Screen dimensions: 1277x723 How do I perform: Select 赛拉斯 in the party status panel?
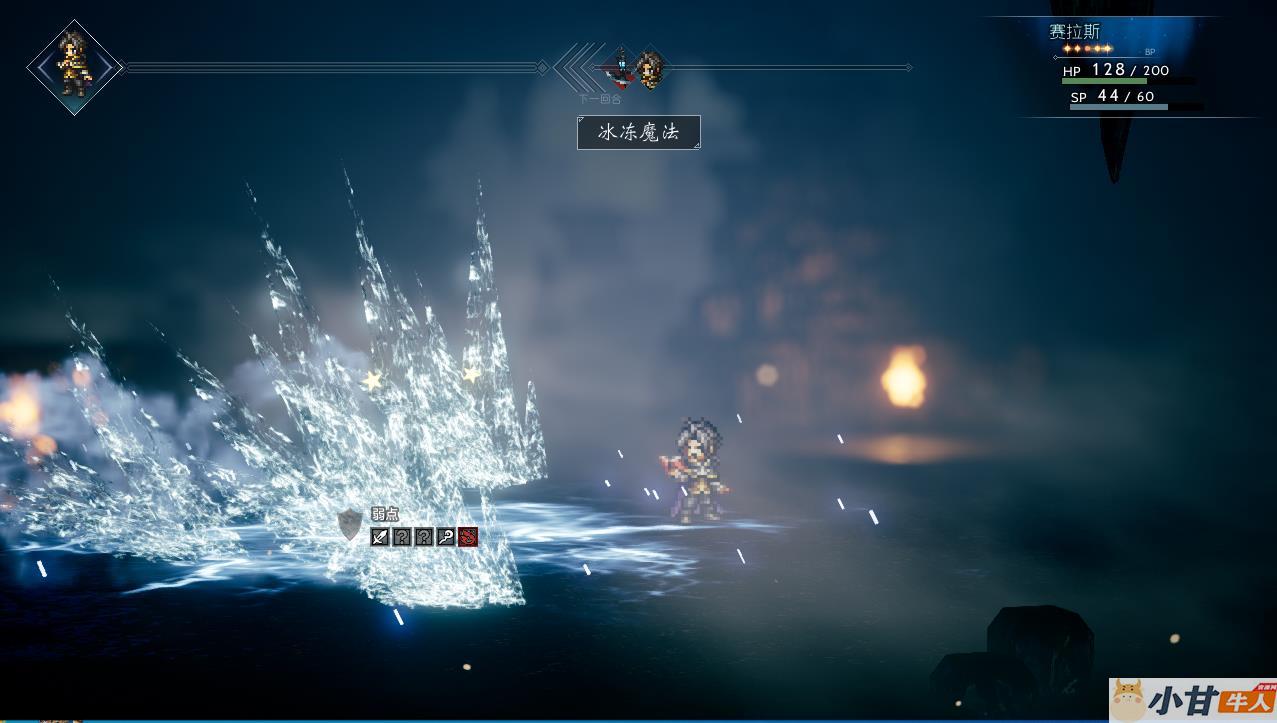point(1074,32)
